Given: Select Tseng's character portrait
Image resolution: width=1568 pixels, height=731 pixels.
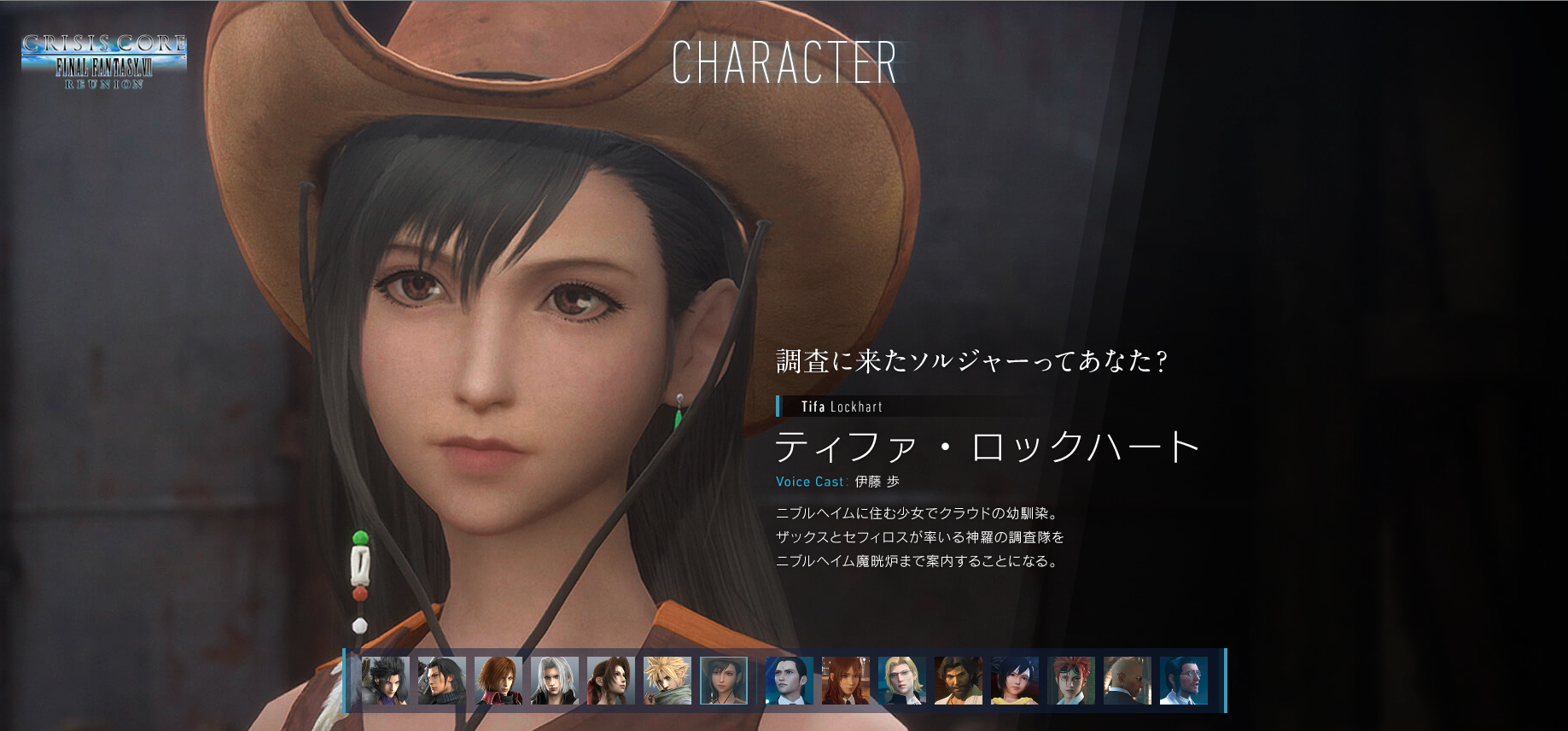Looking at the screenshot, I should coord(789,679).
